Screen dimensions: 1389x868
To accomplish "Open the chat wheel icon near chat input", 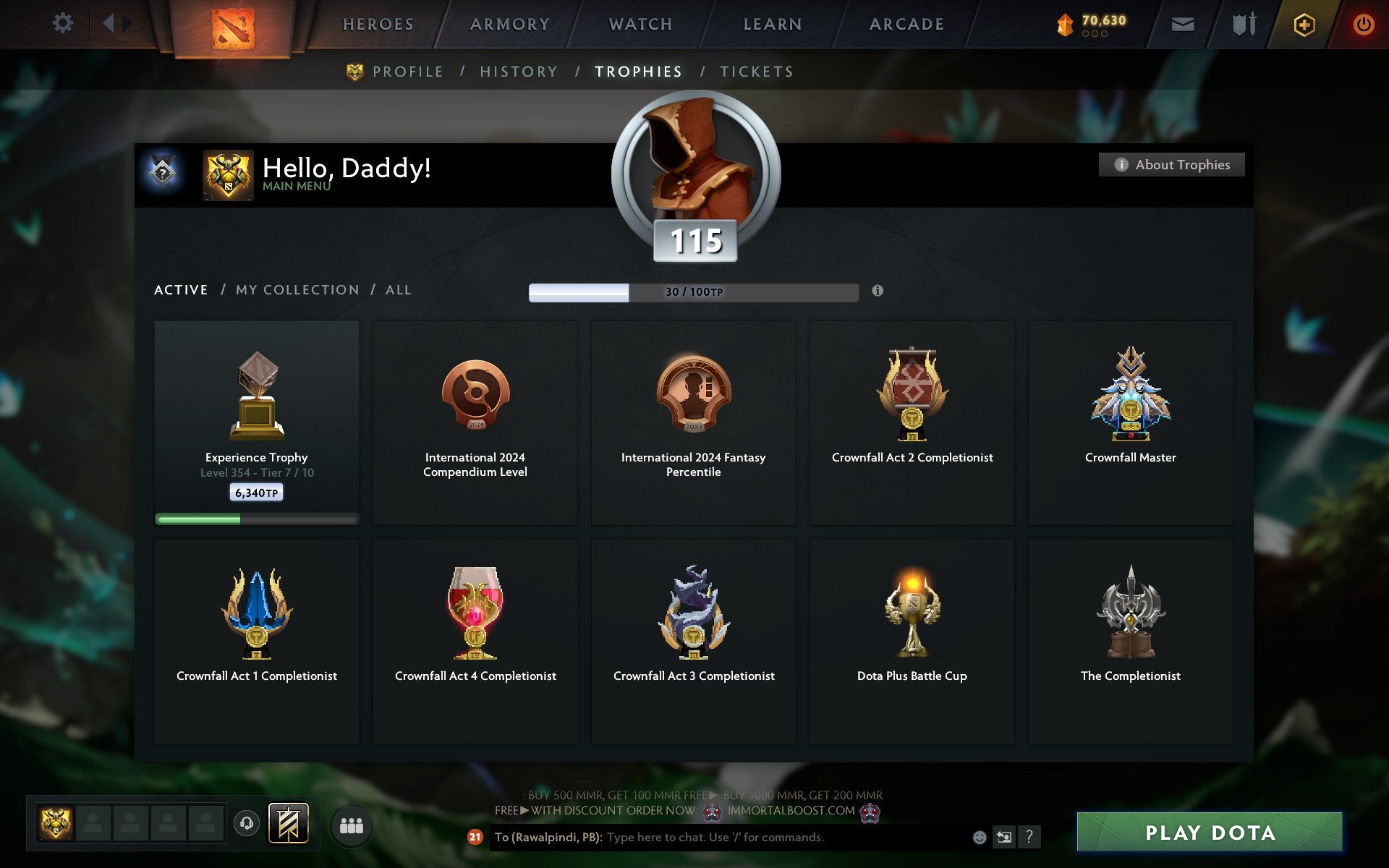I will (x=1004, y=838).
